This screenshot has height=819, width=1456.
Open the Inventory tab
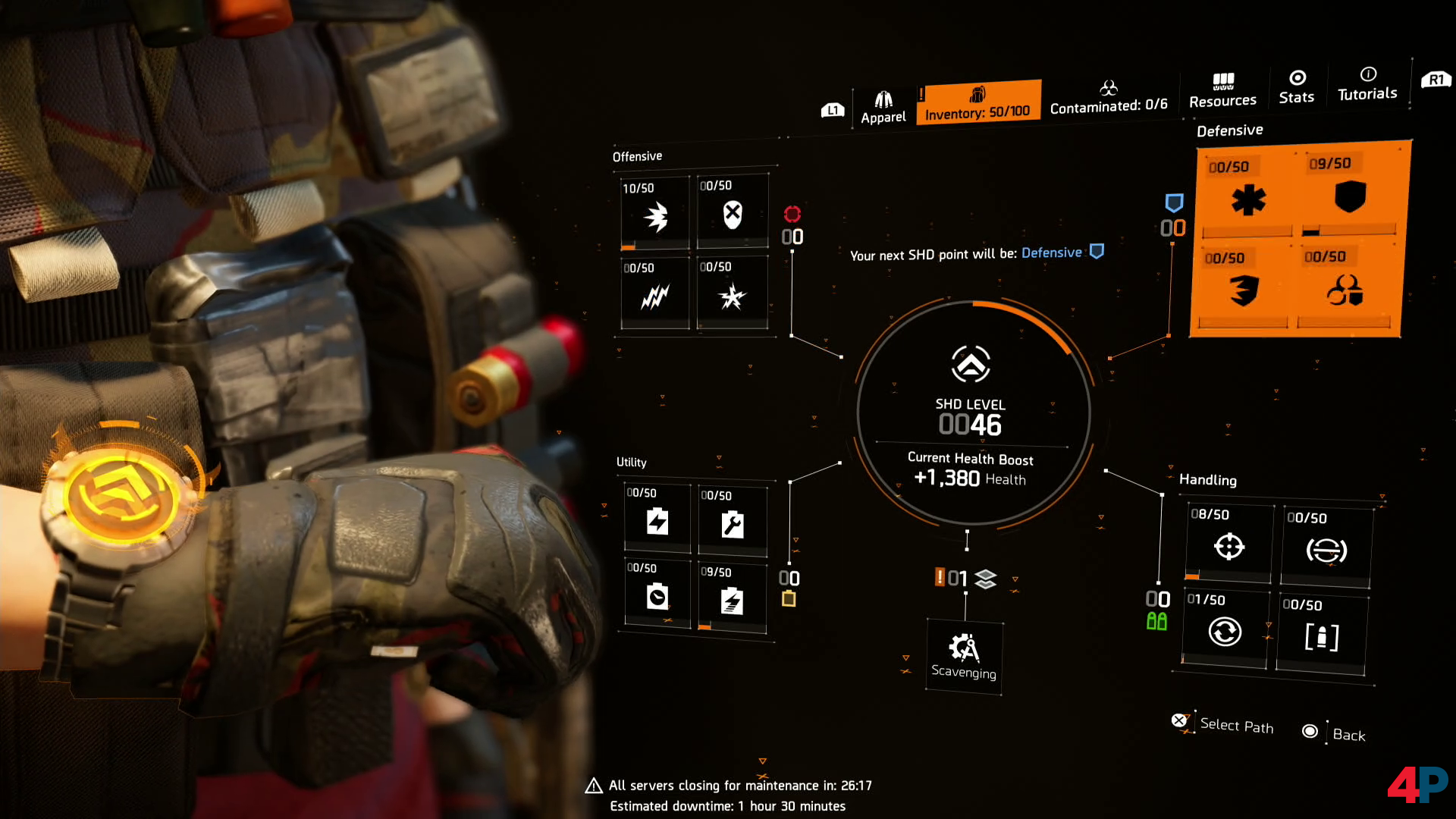977,103
